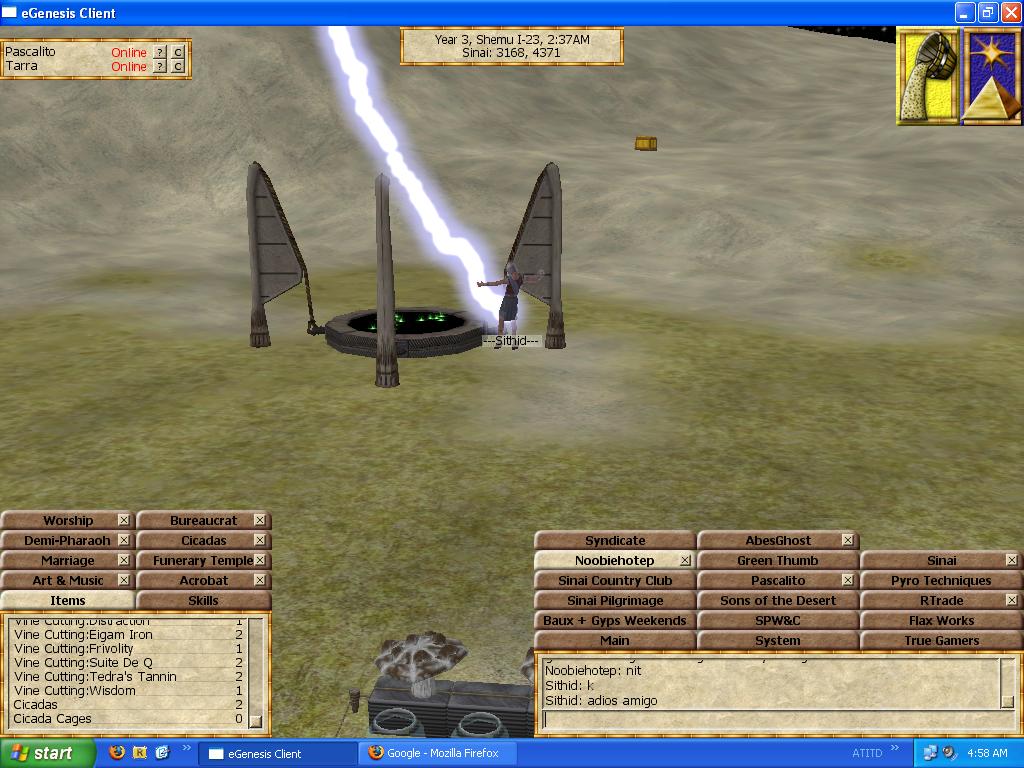Click the question mark button beside Pascalito
Viewport: 1024px width, 768px height.
[160, 52]
